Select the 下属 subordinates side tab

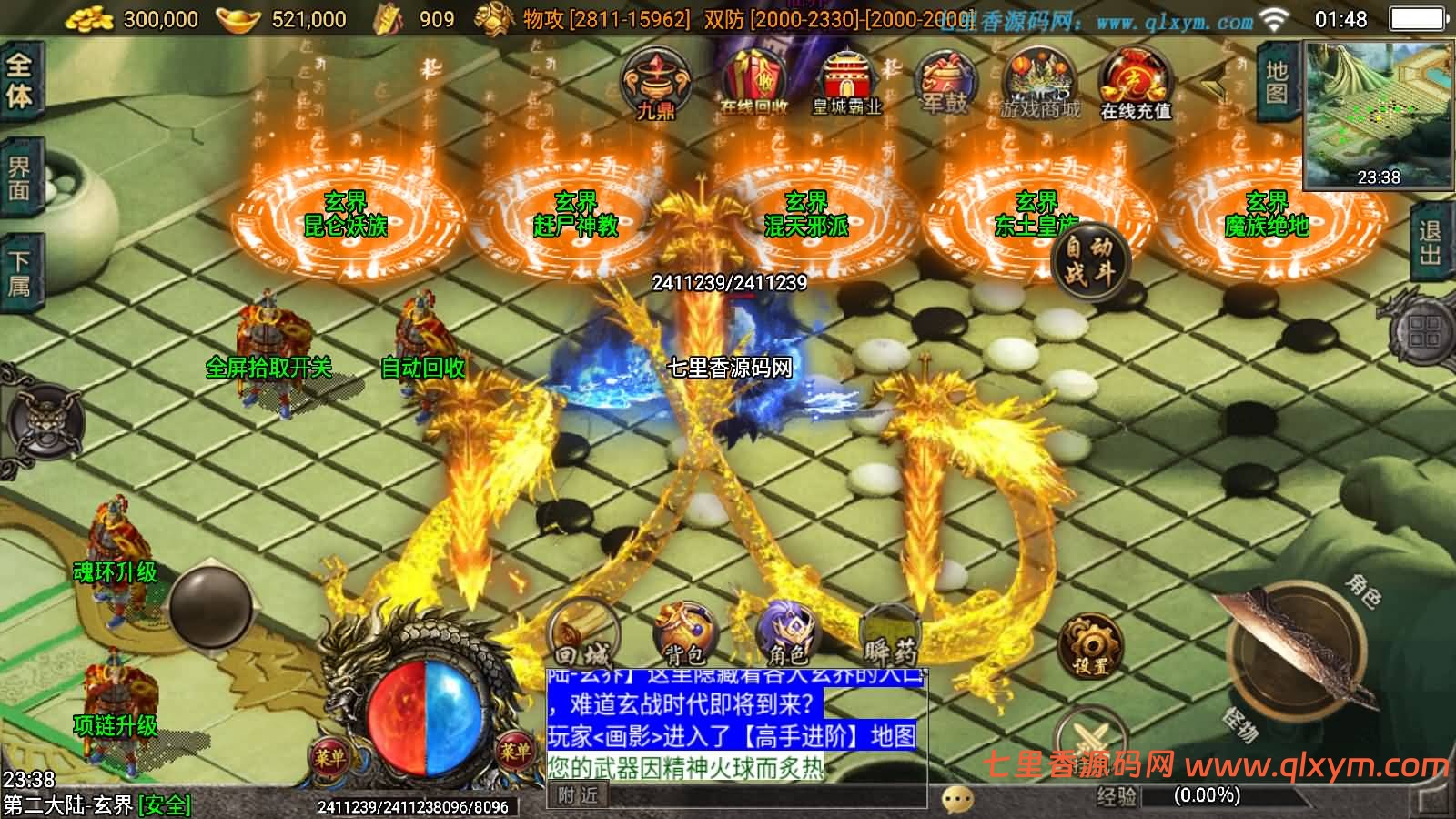(20, 275)
